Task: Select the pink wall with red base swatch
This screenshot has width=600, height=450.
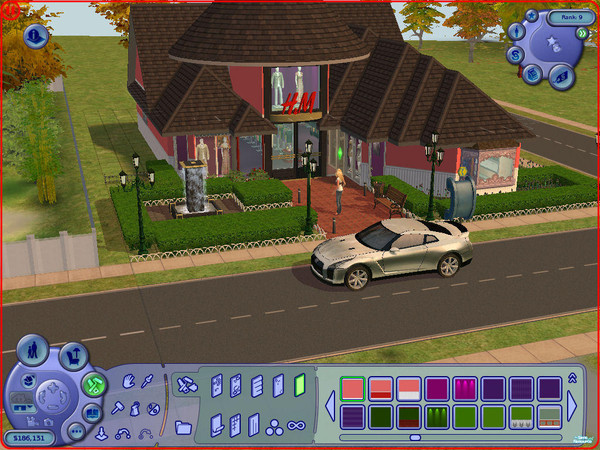Action: pos(381,388)
